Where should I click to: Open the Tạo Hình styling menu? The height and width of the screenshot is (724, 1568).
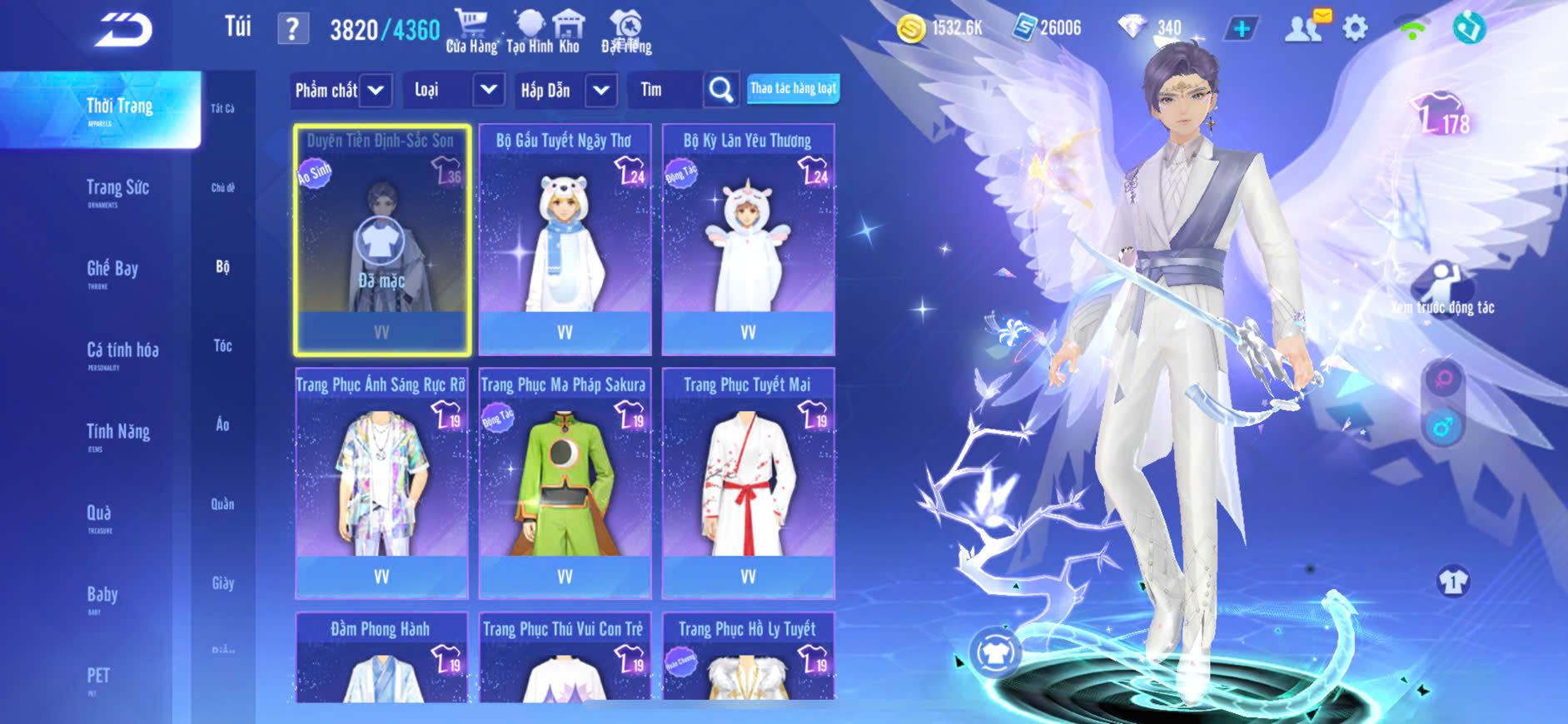[529, 32]
